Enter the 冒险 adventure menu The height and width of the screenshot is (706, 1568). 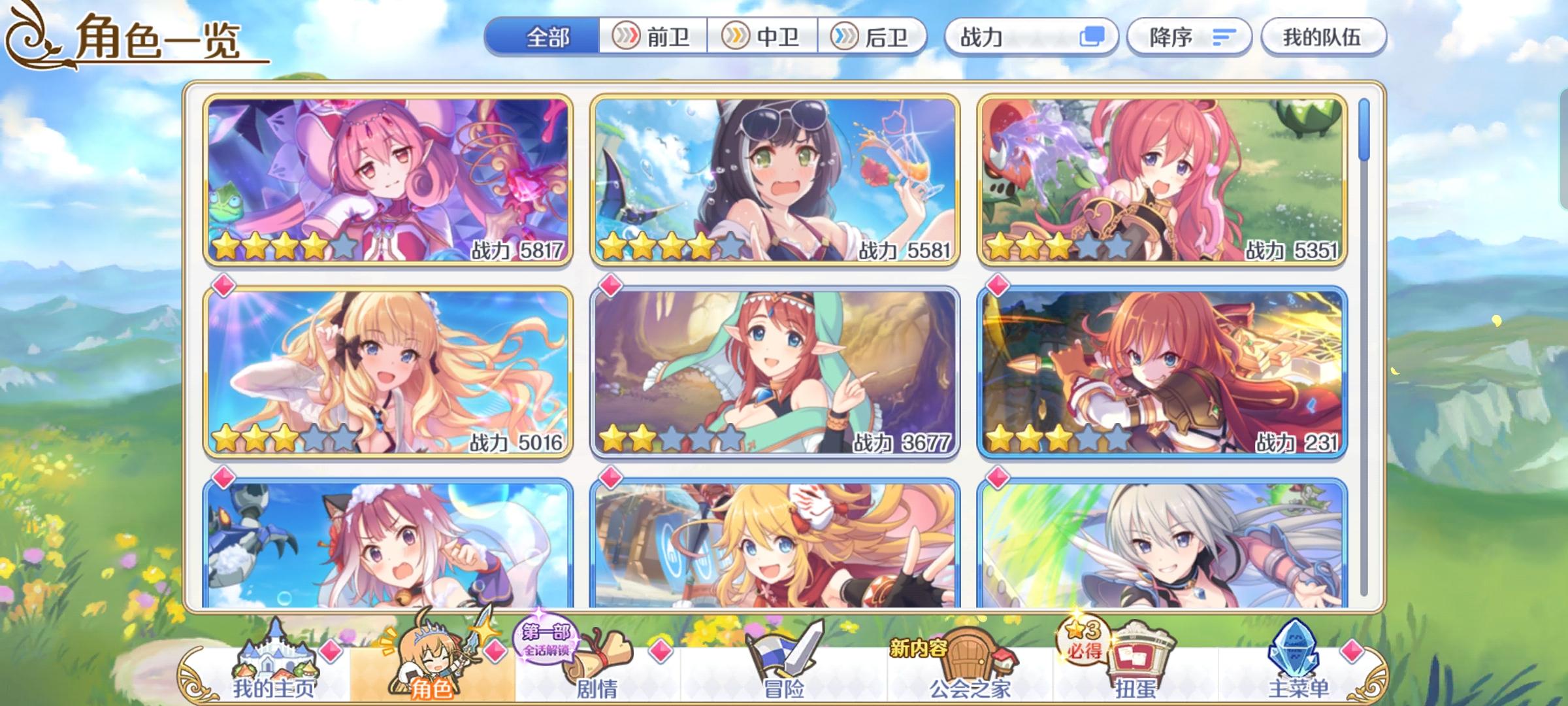784,673
